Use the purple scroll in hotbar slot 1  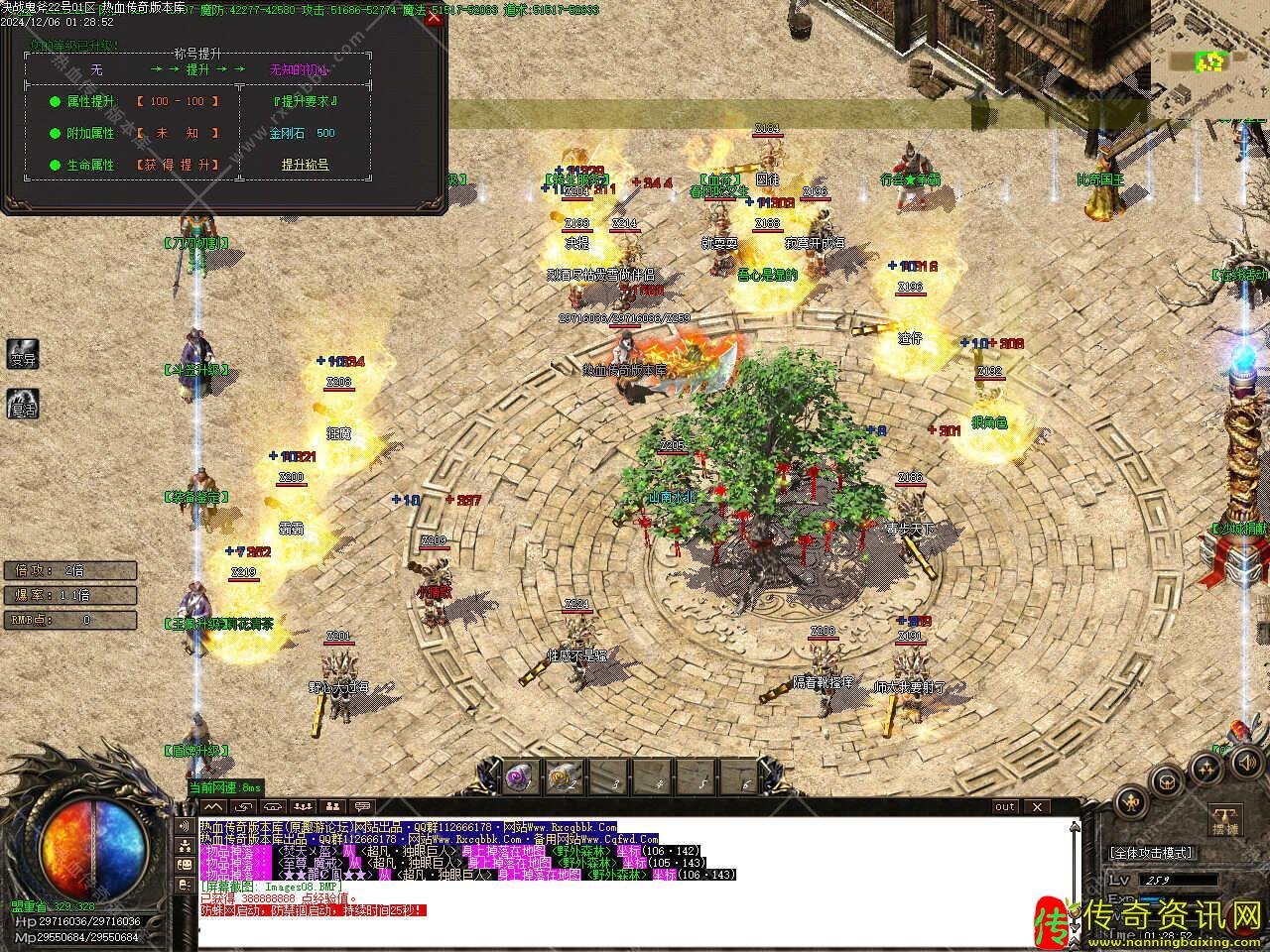pos(518,777)
